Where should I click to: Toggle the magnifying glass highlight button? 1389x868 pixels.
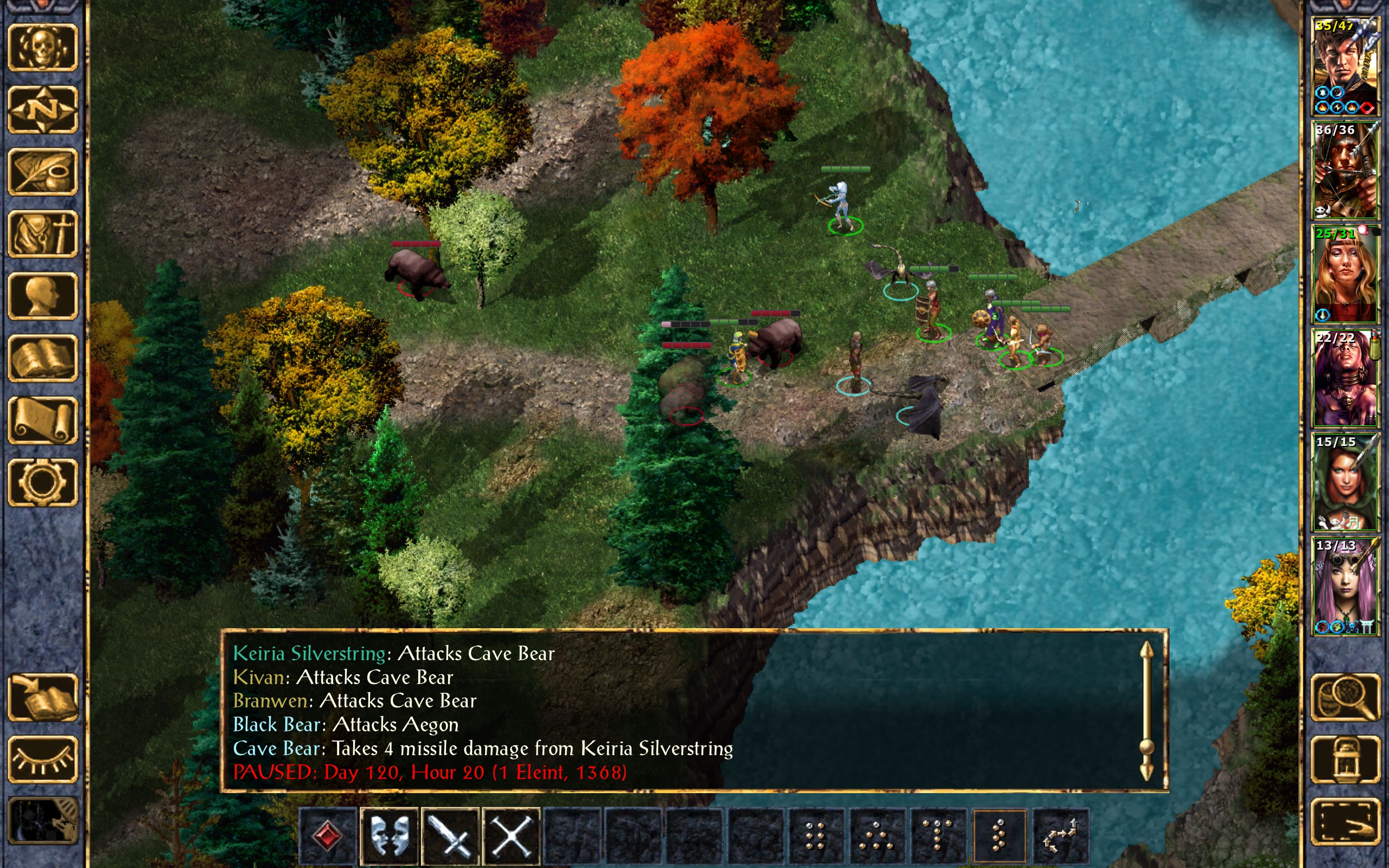tap(1345, 697)
